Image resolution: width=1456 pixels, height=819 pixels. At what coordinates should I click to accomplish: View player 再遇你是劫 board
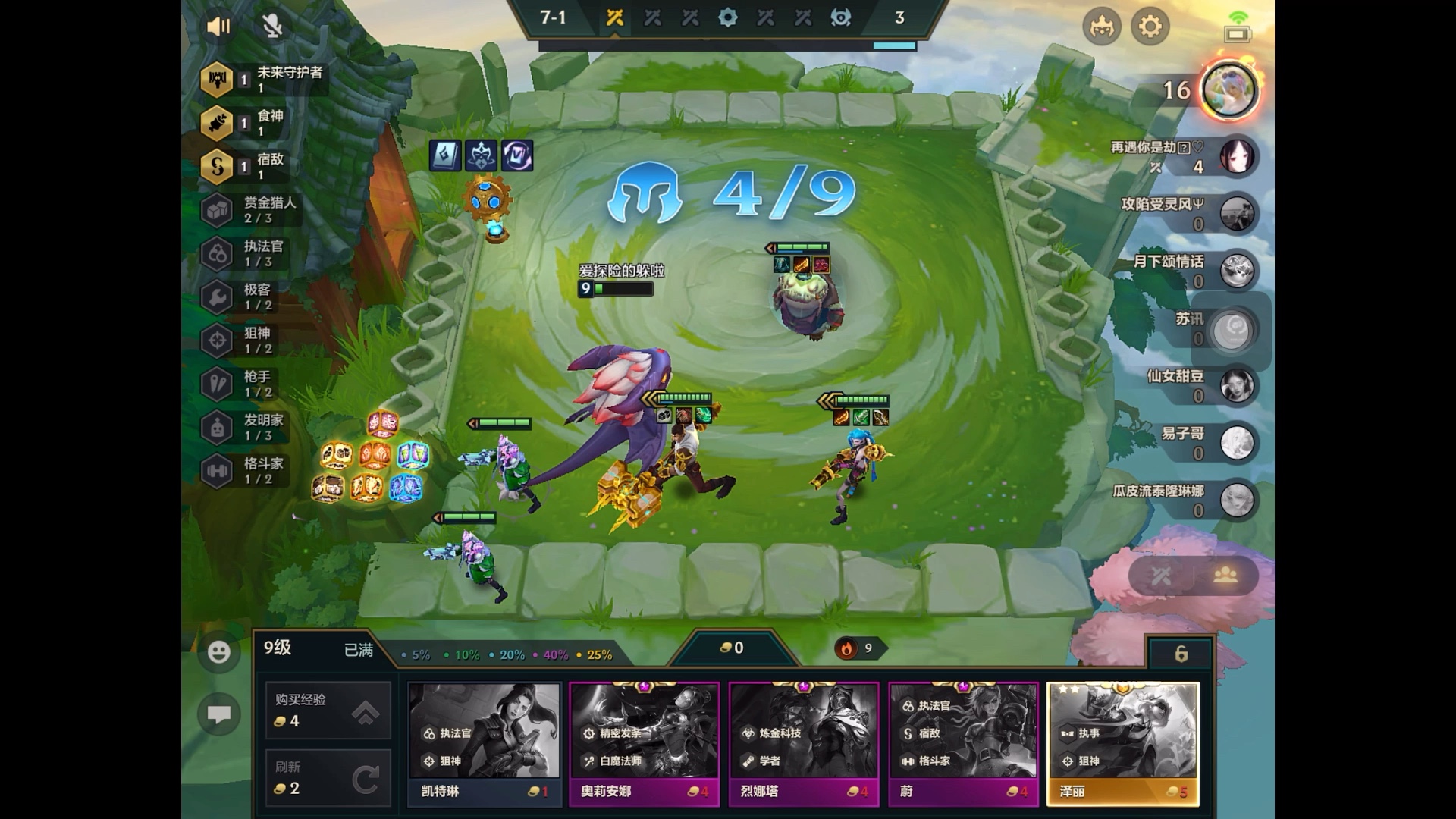1236,157
